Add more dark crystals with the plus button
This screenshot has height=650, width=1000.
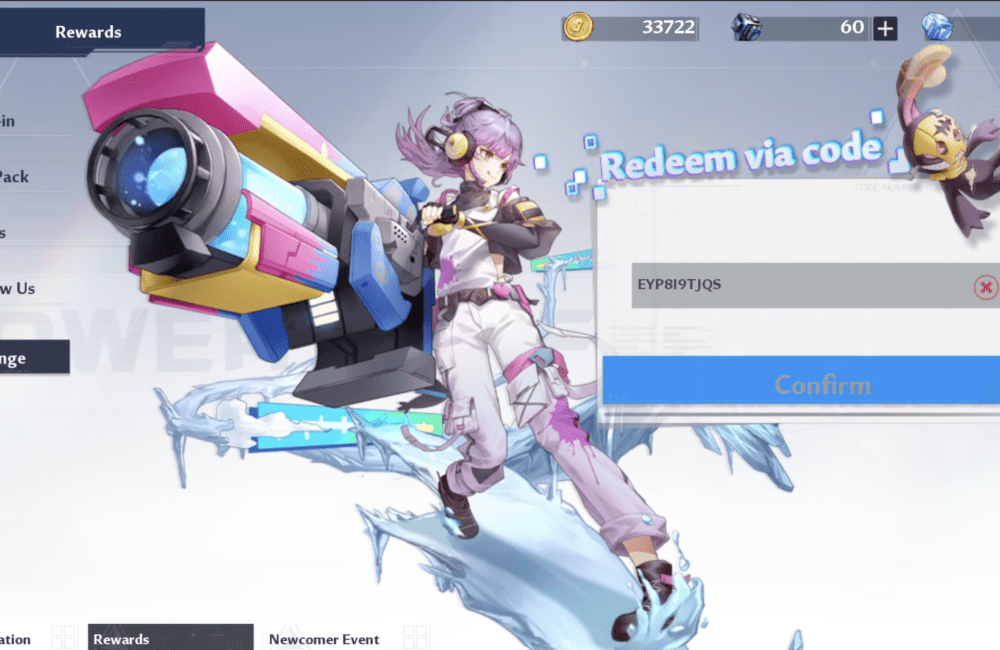[x=885, y=28]
